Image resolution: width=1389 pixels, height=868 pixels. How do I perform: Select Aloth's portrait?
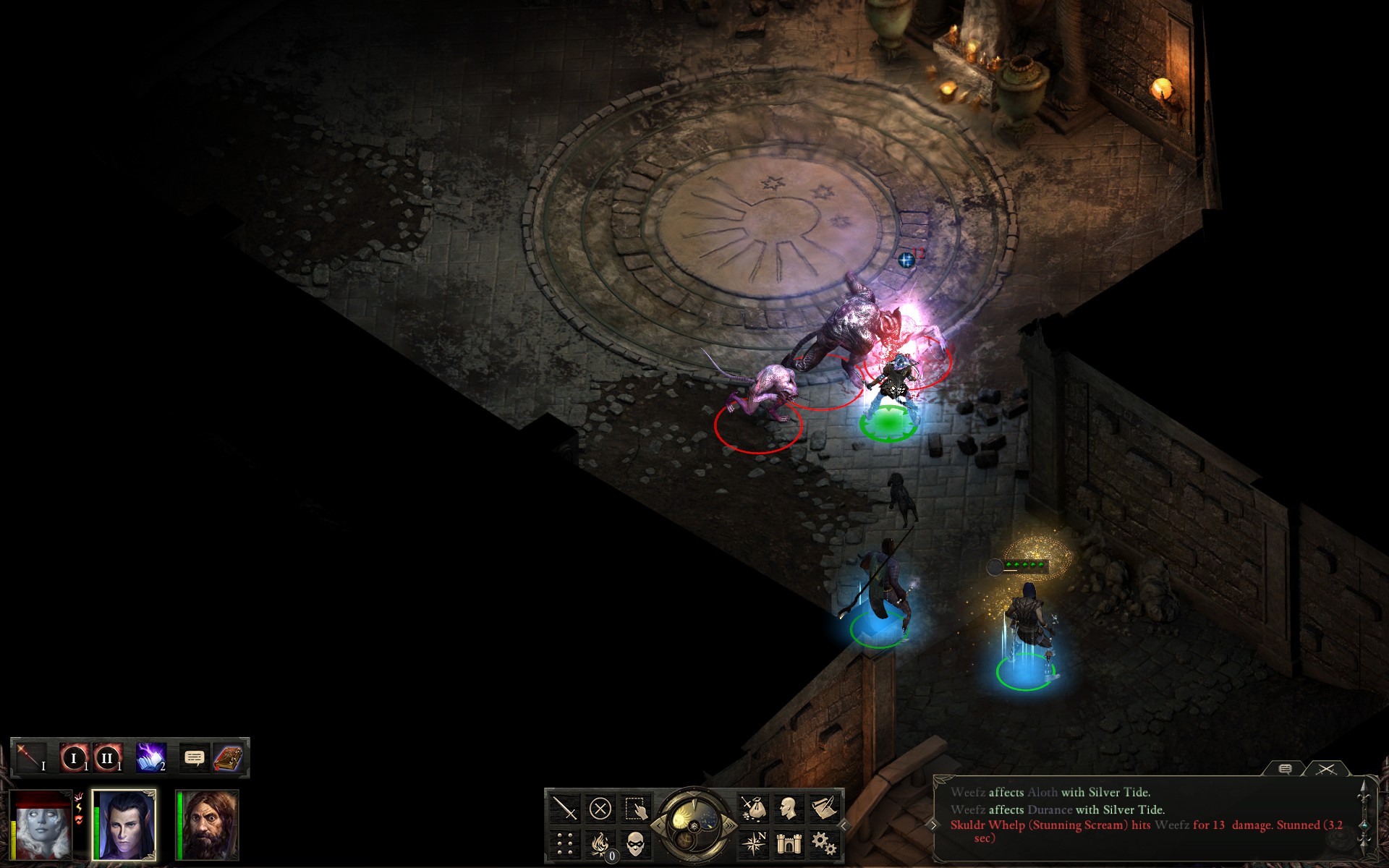pyautogui.click(x=124, y=825)
